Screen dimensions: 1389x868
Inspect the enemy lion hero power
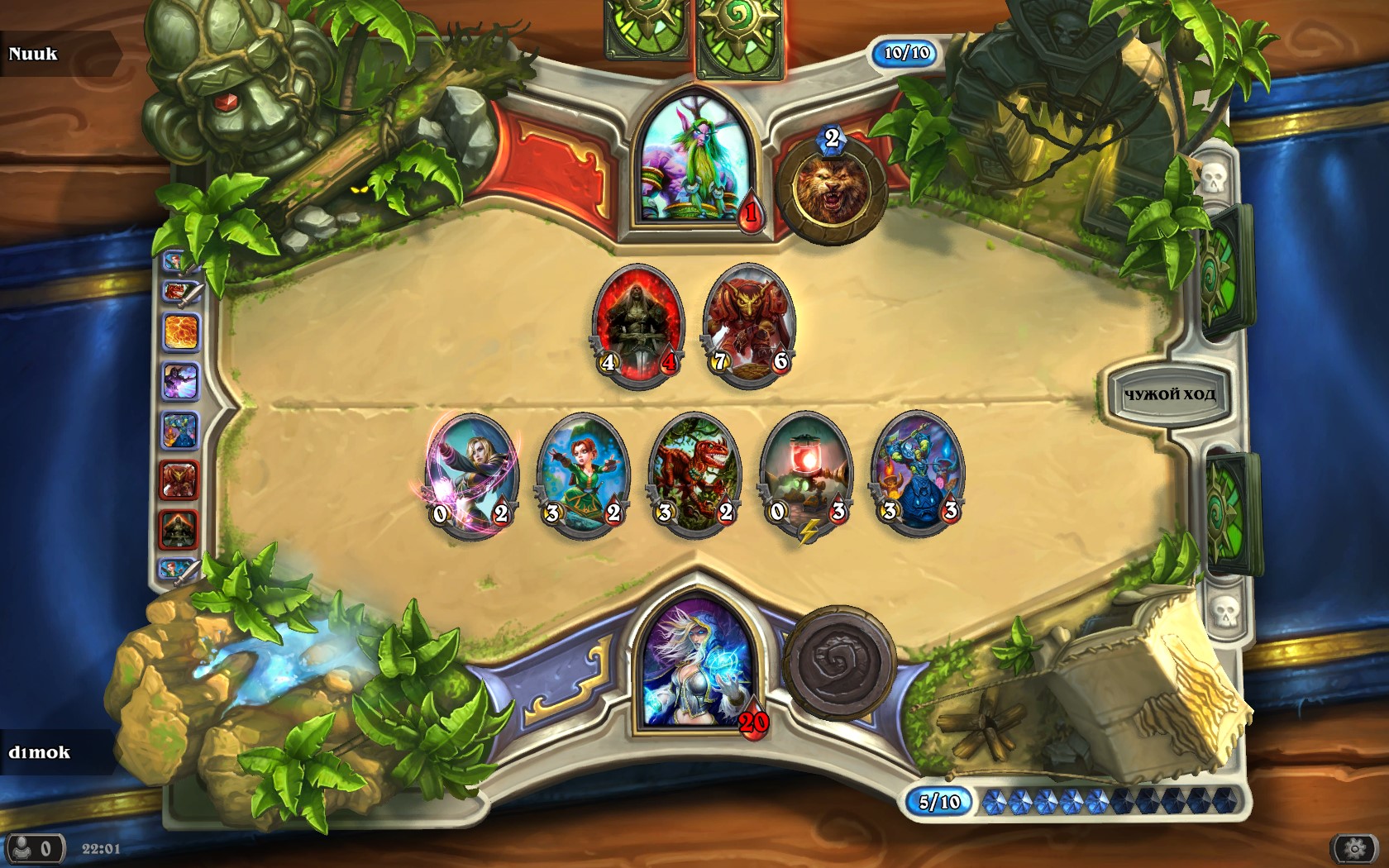[x=830, y=192]
